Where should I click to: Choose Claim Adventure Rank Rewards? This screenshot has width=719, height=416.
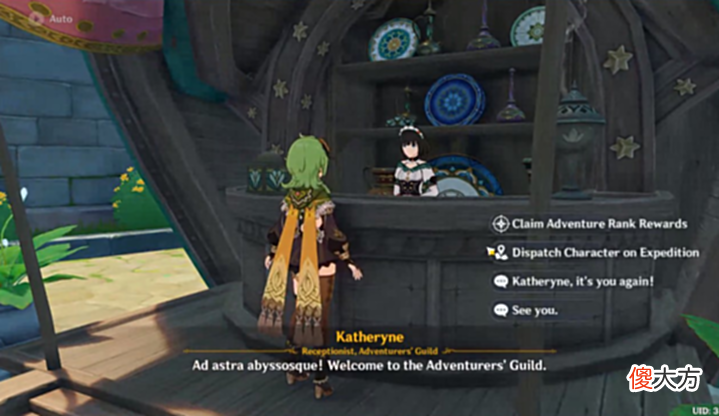click(598, 224)
